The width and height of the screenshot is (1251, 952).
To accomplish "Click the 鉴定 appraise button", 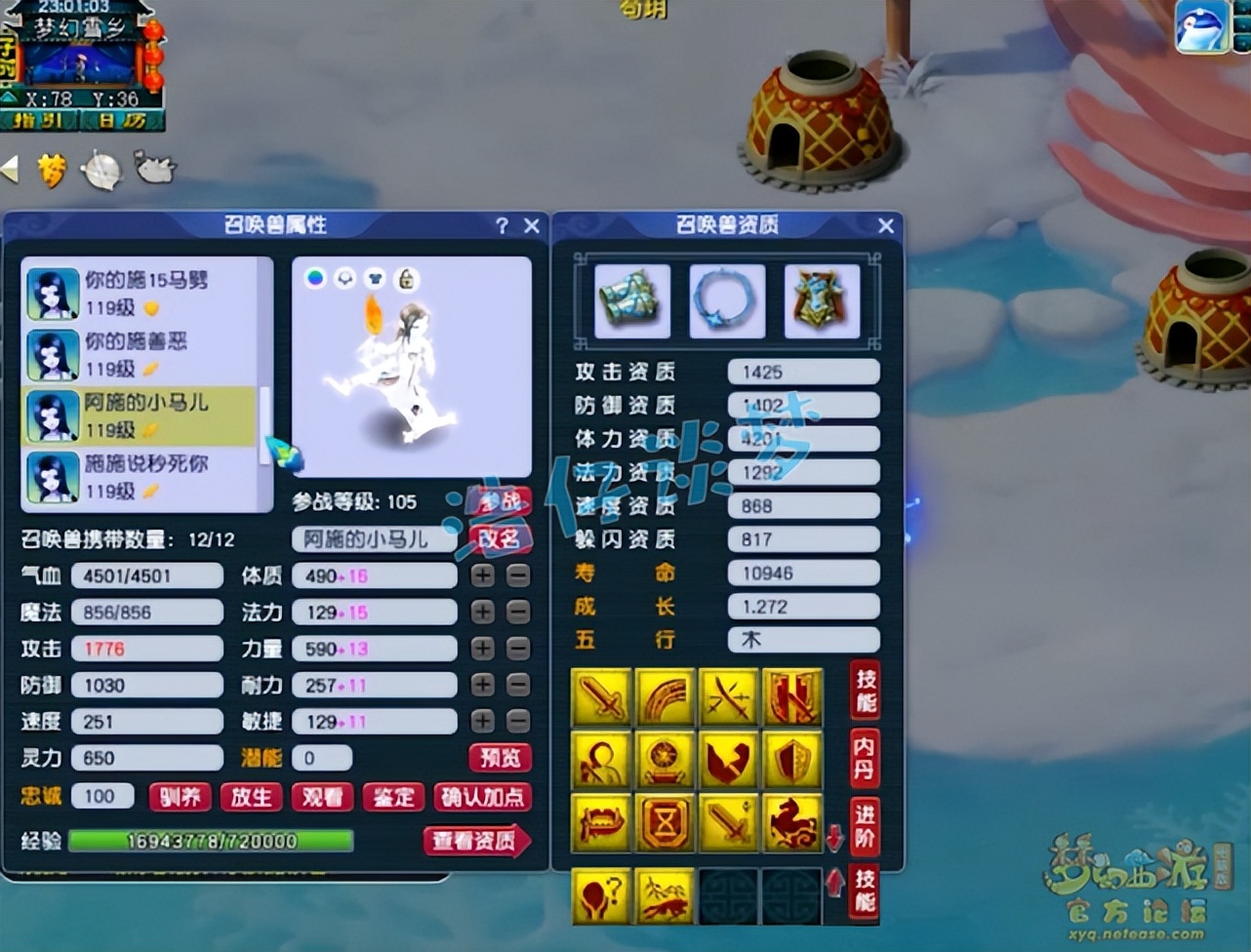I will tap(393, 797).
